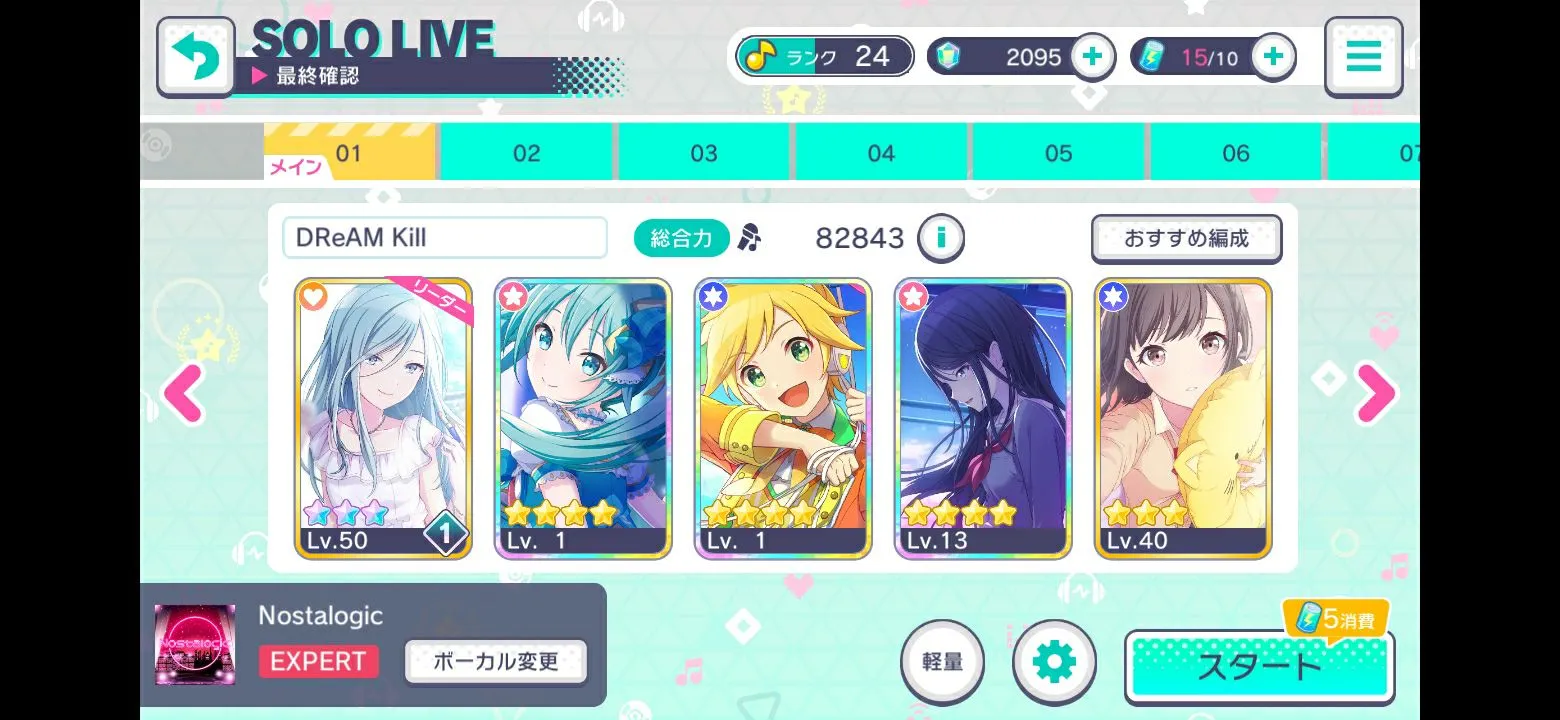Choose the Lv.40 card with yellow plush

click(1184, 418)
